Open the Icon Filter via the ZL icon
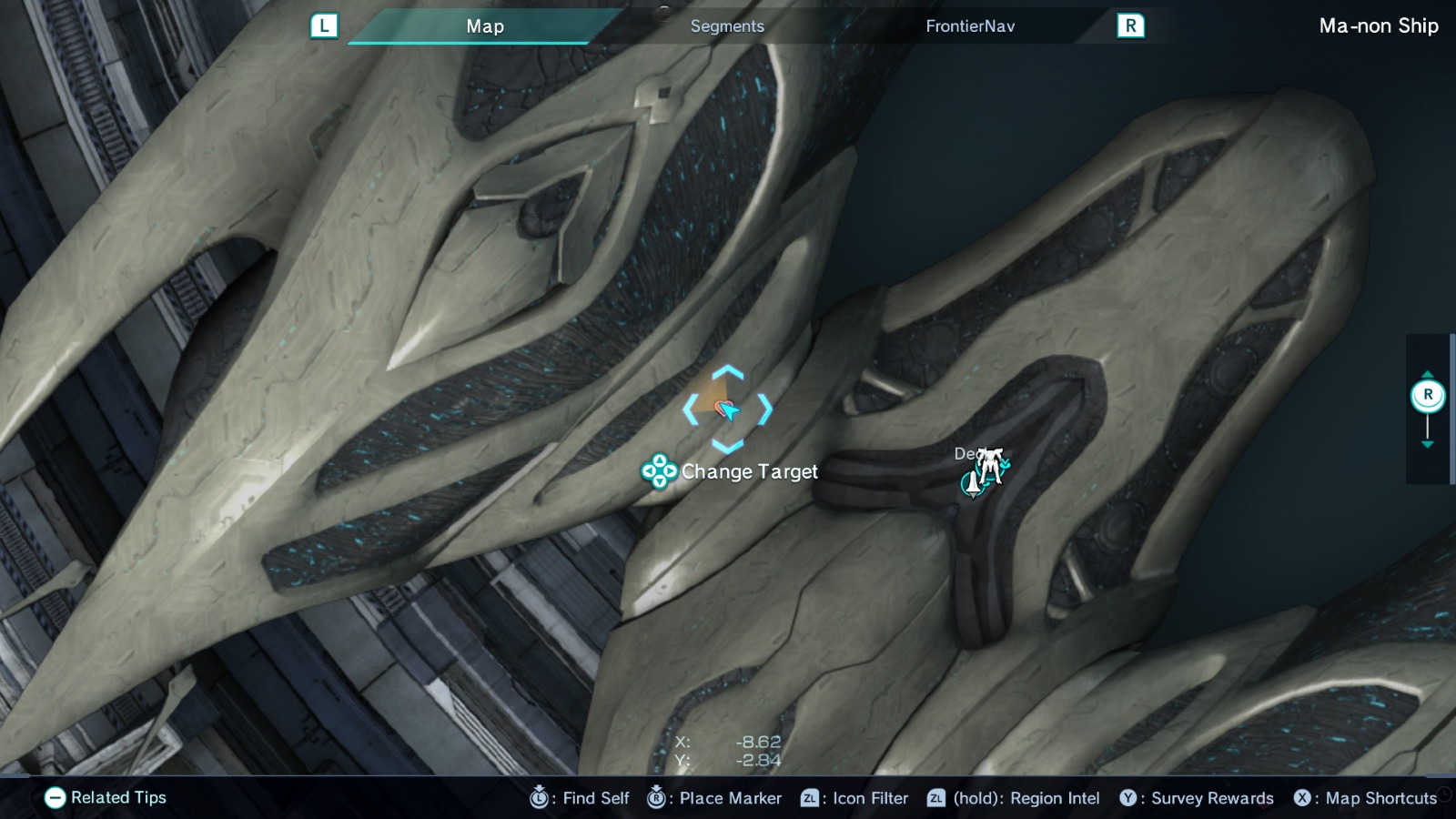This screenshot has height=819, width=1456. click(812, 798)
